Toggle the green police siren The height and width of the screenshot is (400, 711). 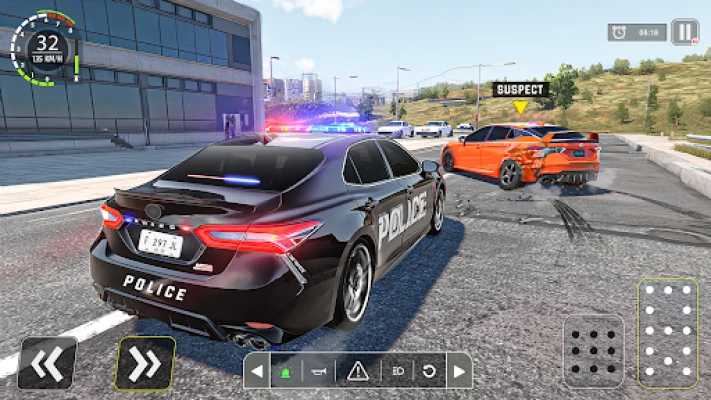tap(286, 371)
